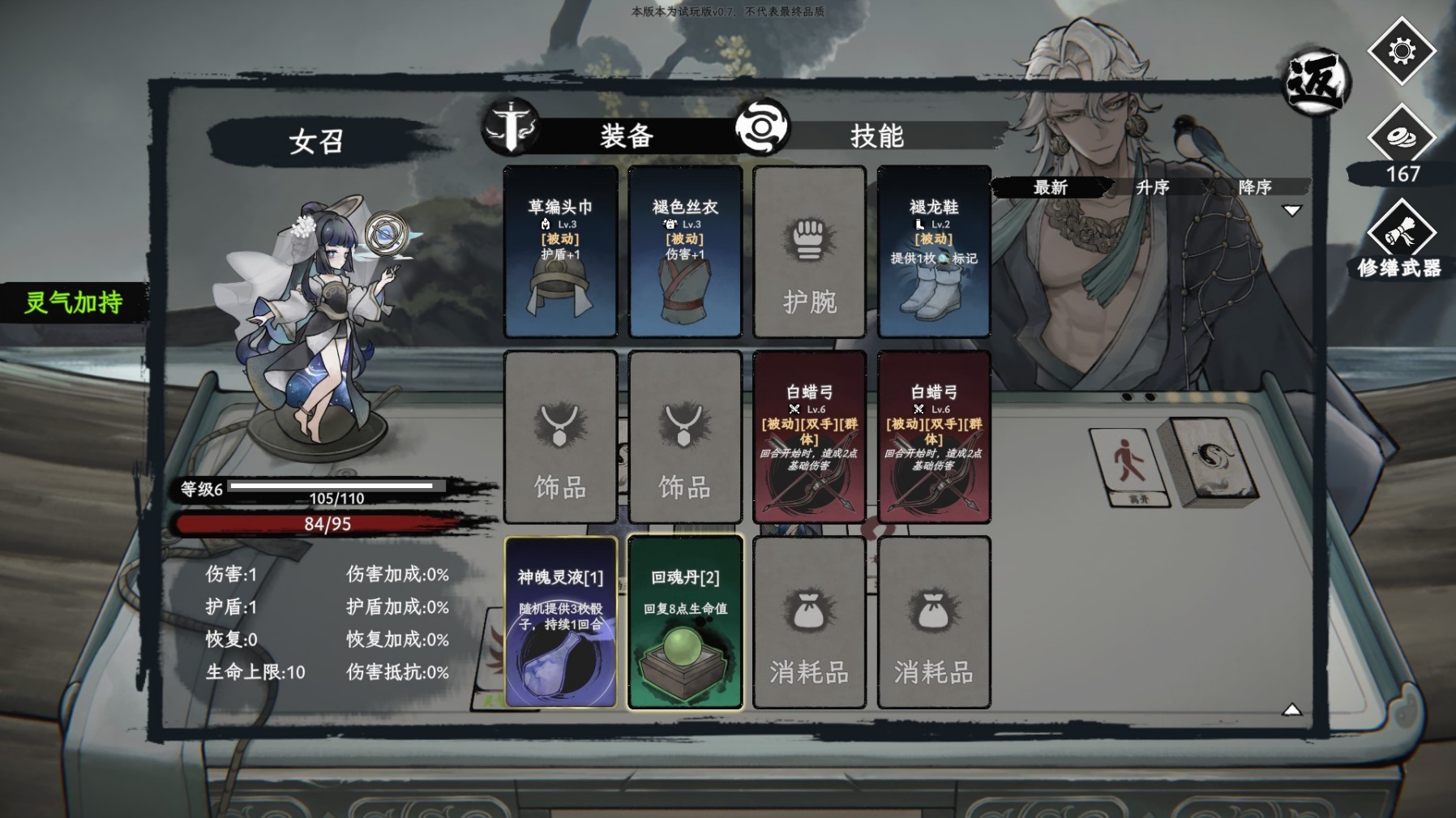The height and width of the screenshot is (818, 1456).
Task: Click the up arrow at panel bottom
Action: pyautogui.click(x=1291, y=710)
